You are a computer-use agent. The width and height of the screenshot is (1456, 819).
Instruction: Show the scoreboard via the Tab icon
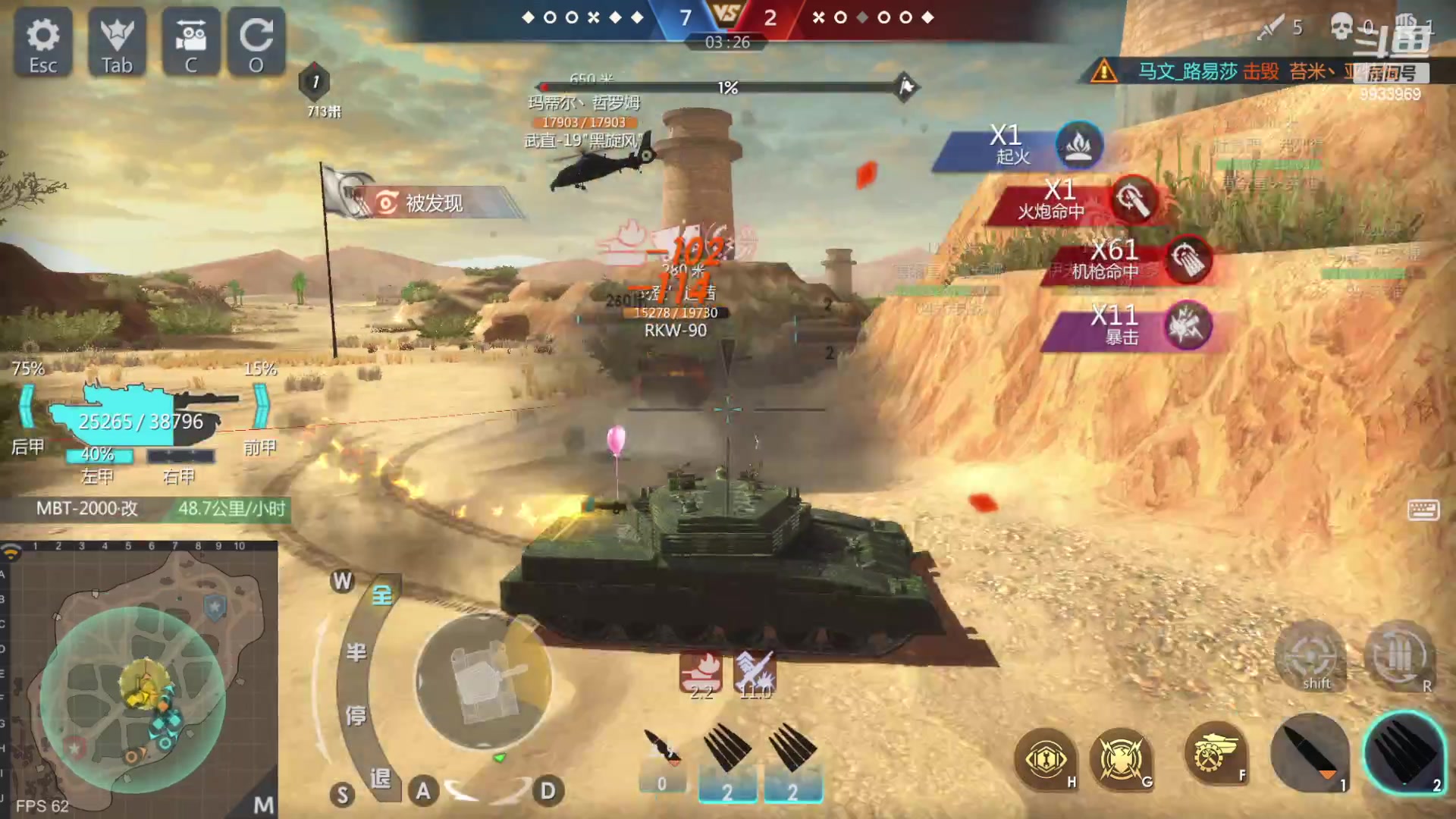pos(117,43)
